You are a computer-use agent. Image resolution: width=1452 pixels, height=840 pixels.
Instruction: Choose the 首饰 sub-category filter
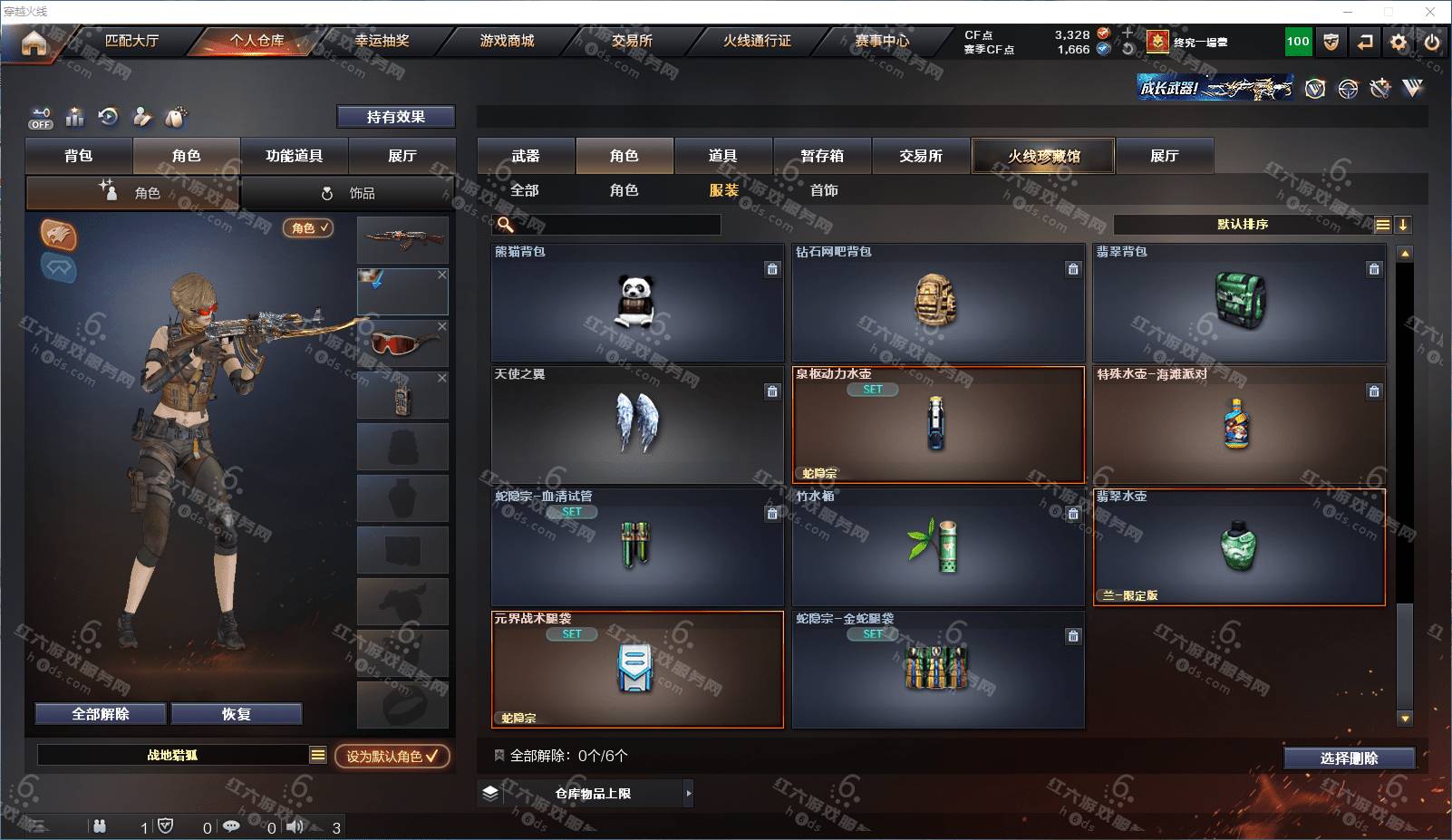click(824, 190)
